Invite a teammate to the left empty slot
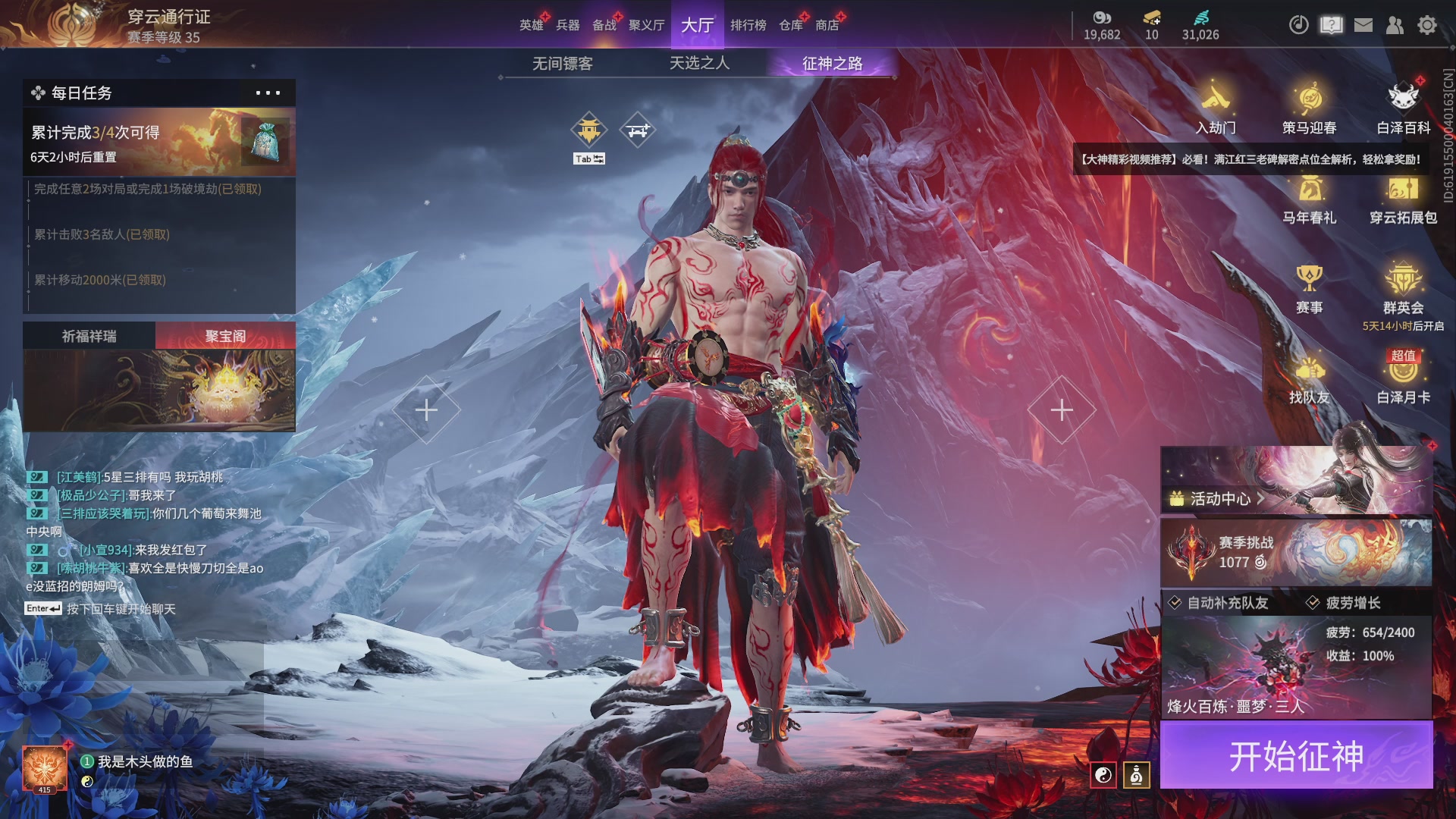 (x=426, y=409)
